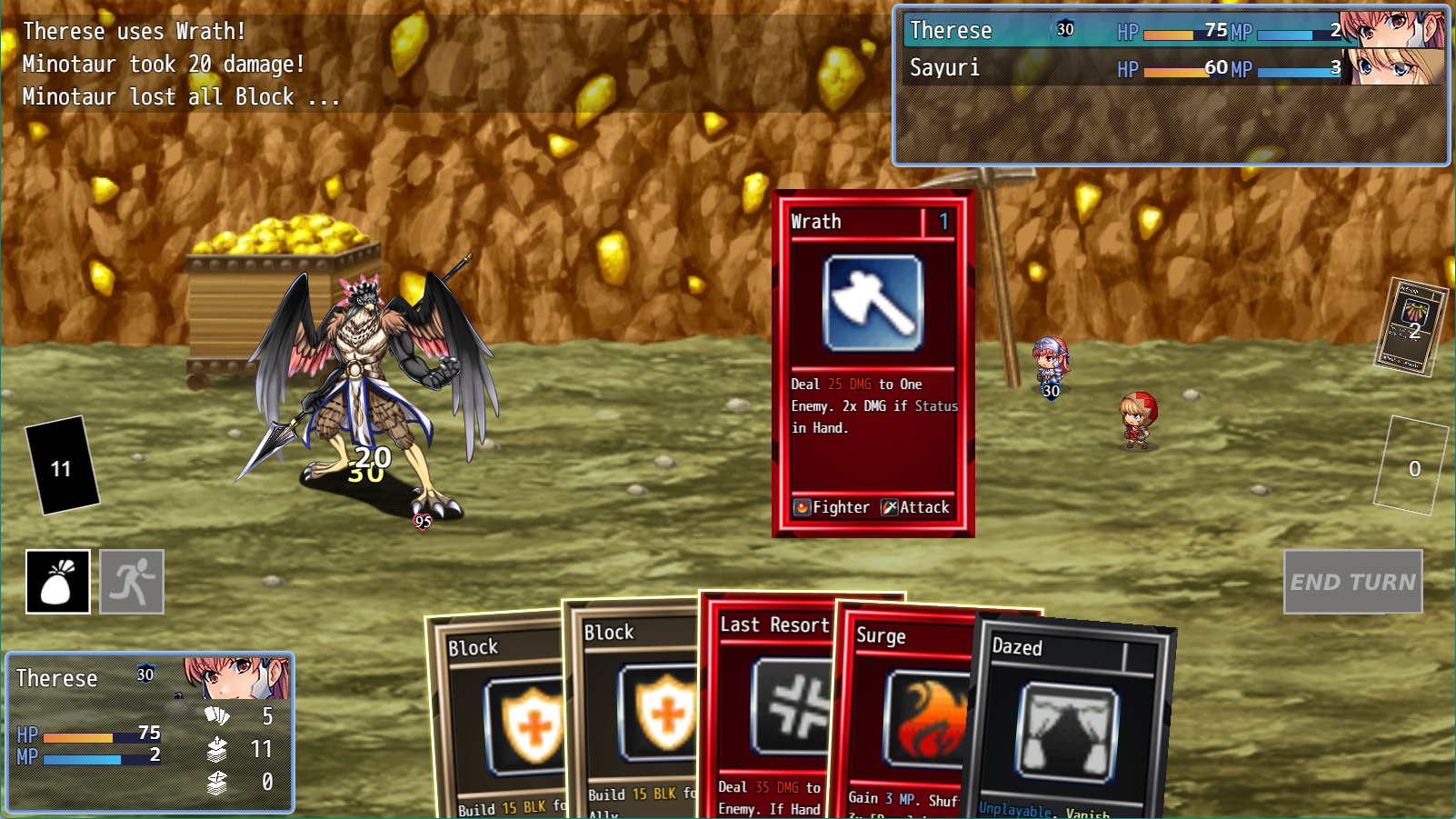Viewport: 1456px width, 819px height.
Task: Click the Fighter class icon on the Wrath card
Action: (802, 506)
